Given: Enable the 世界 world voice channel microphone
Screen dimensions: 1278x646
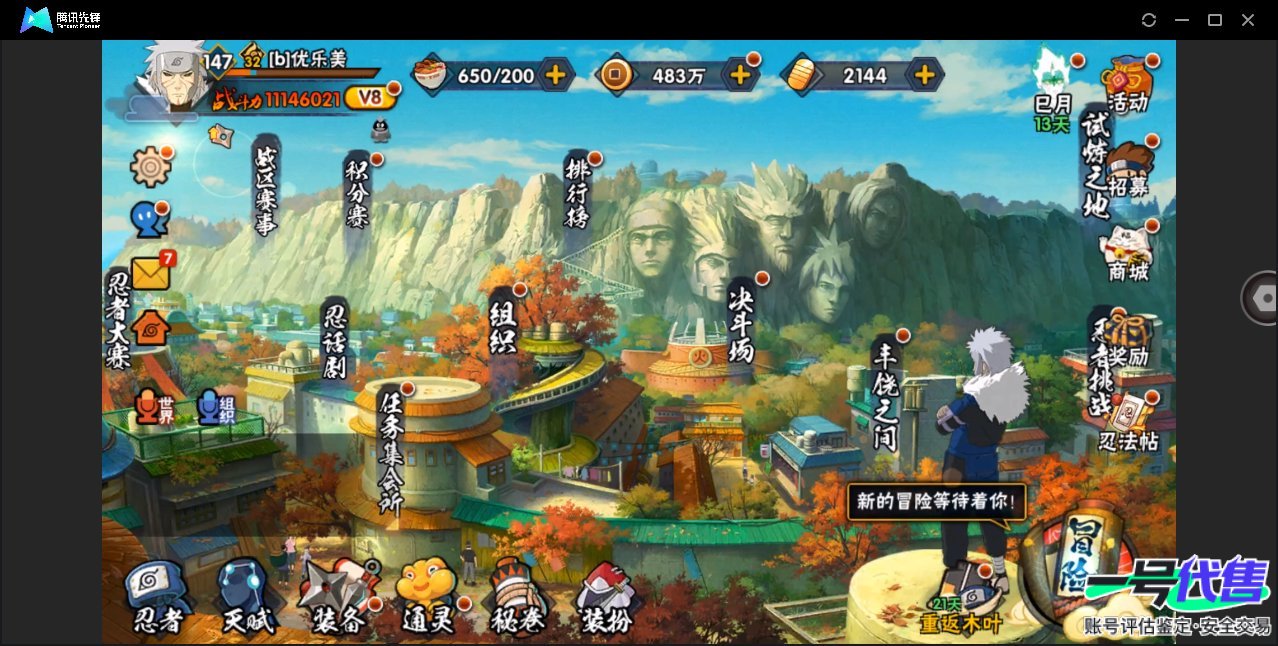Looking at the screenshot, I should [x=148, y=406].
